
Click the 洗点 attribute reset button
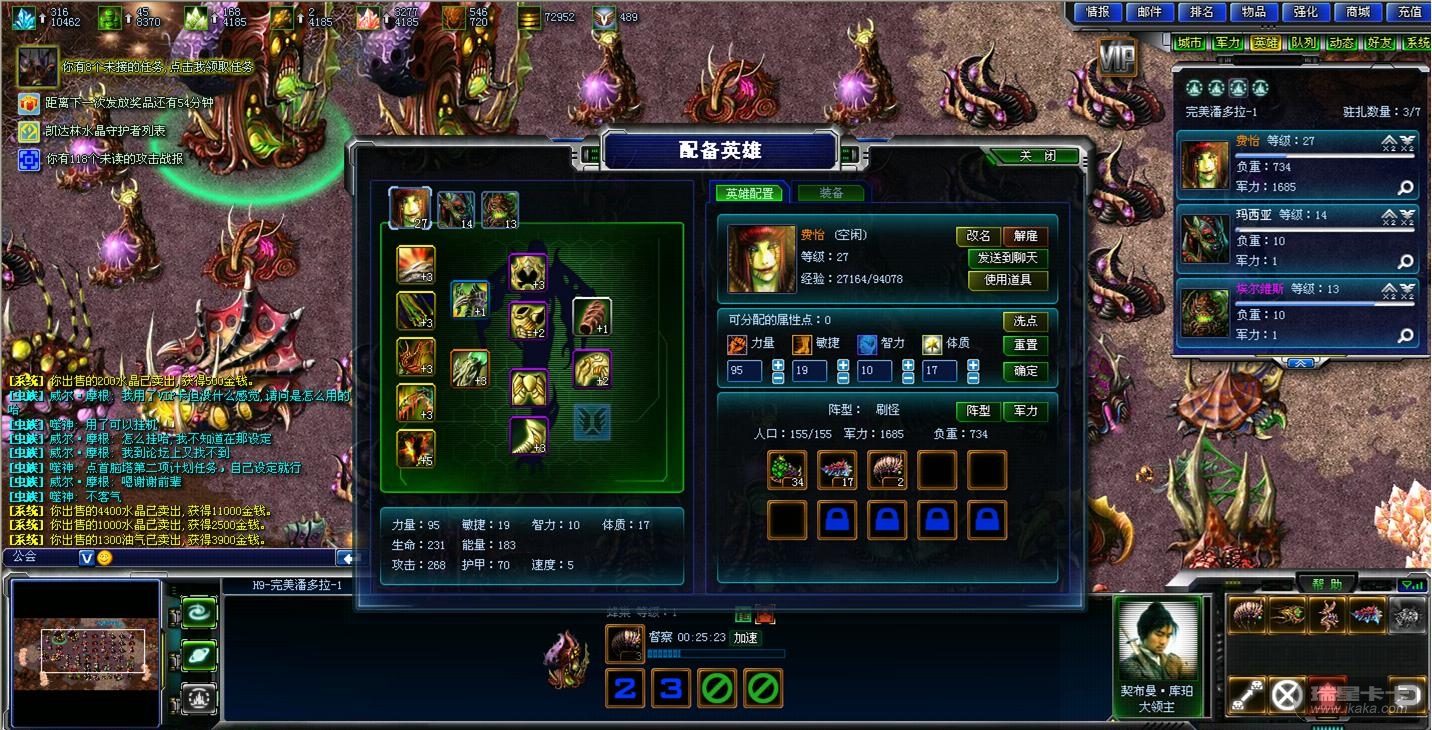pyautogui.click(x=1025, y=321)
